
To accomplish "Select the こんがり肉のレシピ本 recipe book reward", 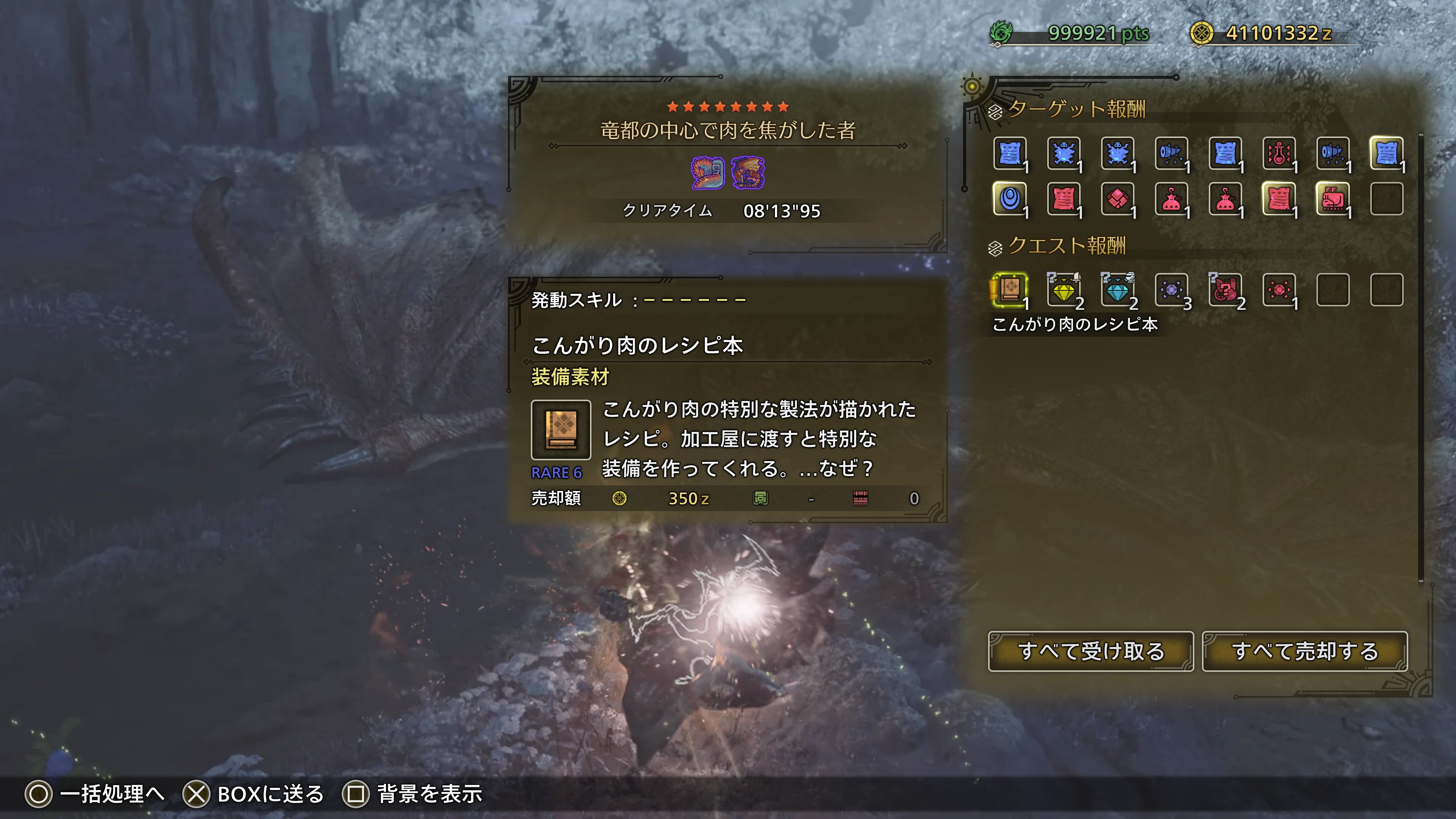I will point(1010,290).
